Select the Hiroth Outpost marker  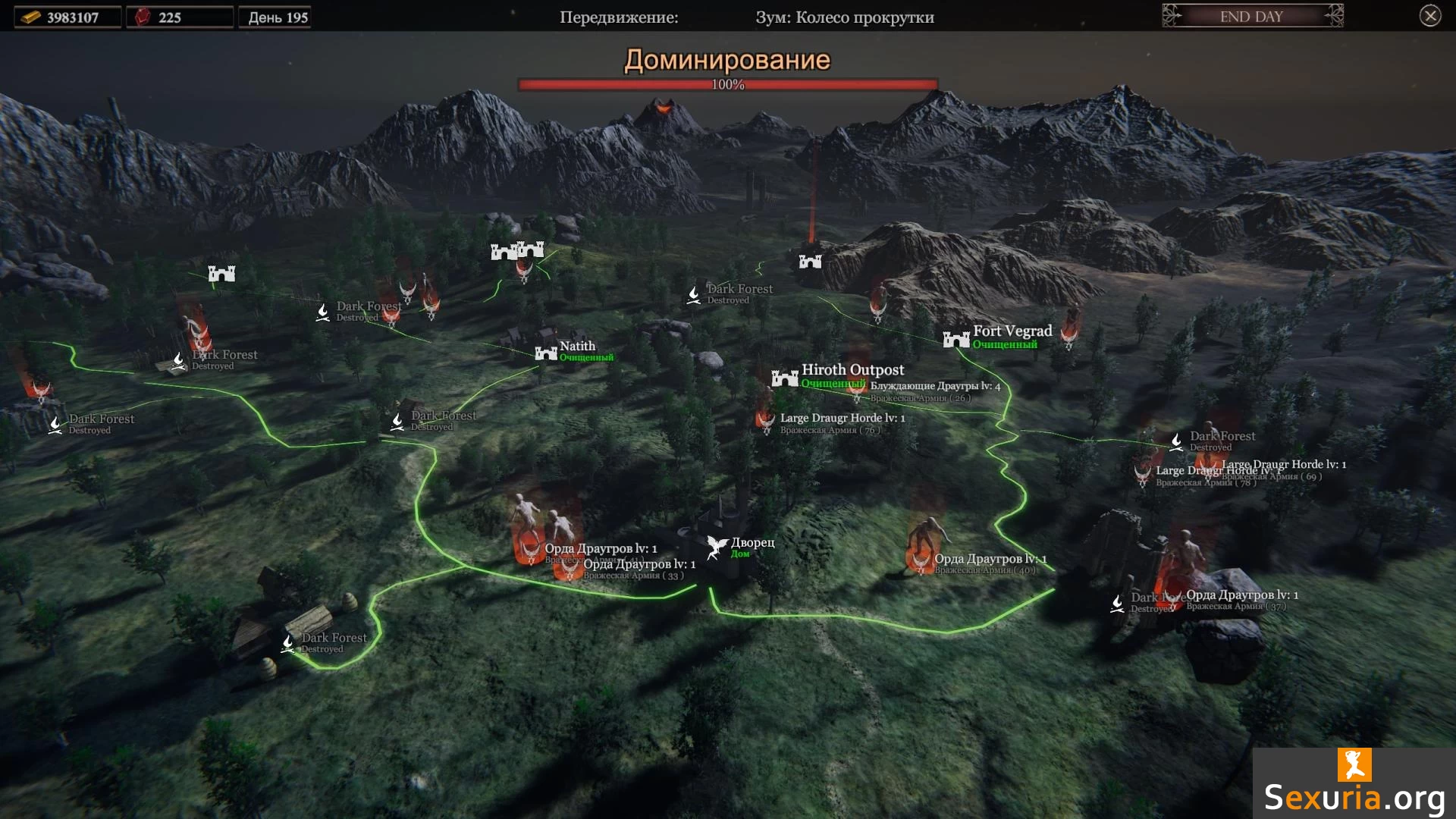pyautogui.click(x=785, y=377)
